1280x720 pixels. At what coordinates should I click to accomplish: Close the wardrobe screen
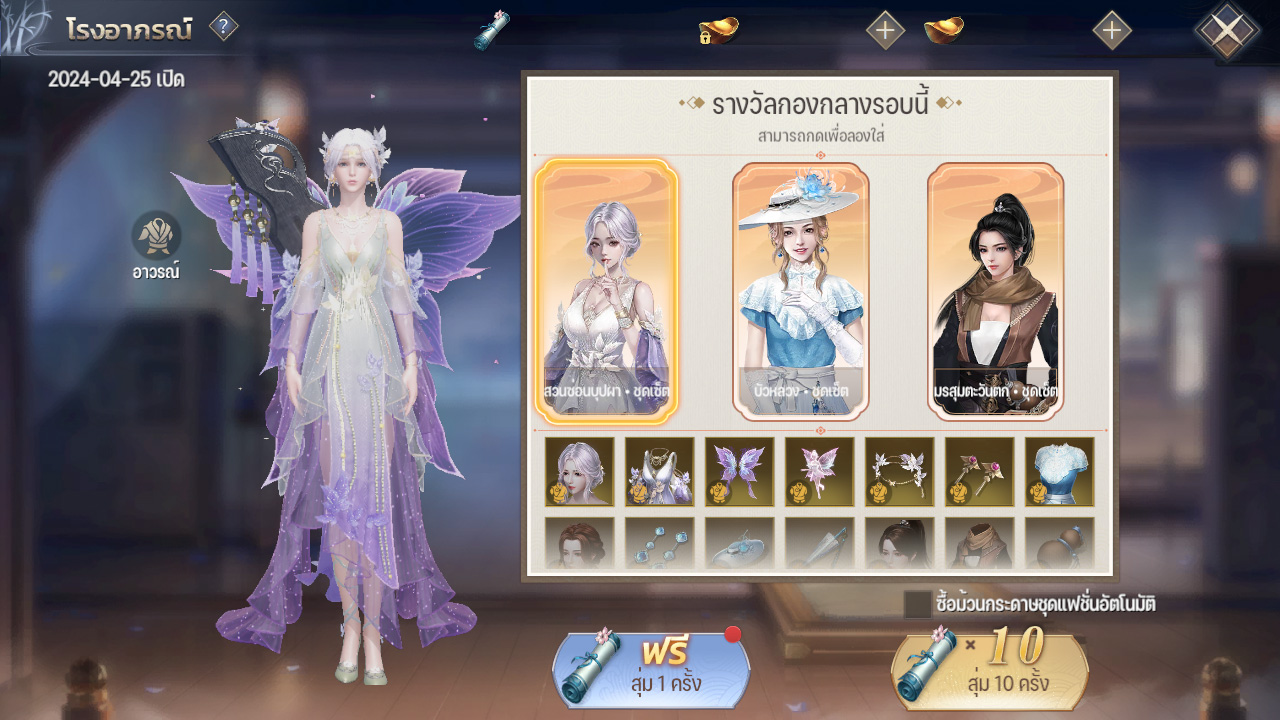[x=1227, y=30]
